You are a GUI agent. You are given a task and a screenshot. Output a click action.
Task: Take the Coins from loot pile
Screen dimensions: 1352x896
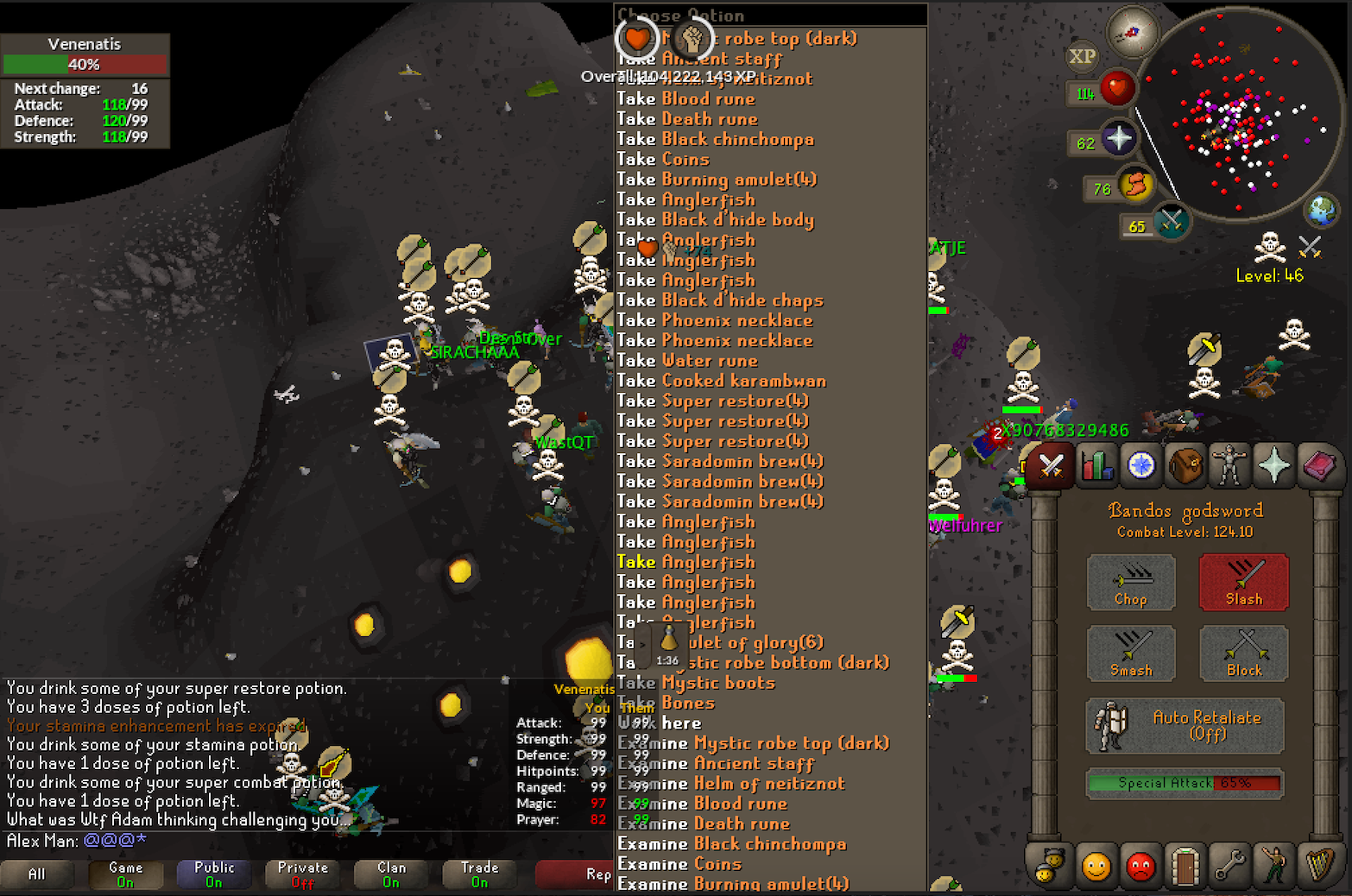point(663,159)
